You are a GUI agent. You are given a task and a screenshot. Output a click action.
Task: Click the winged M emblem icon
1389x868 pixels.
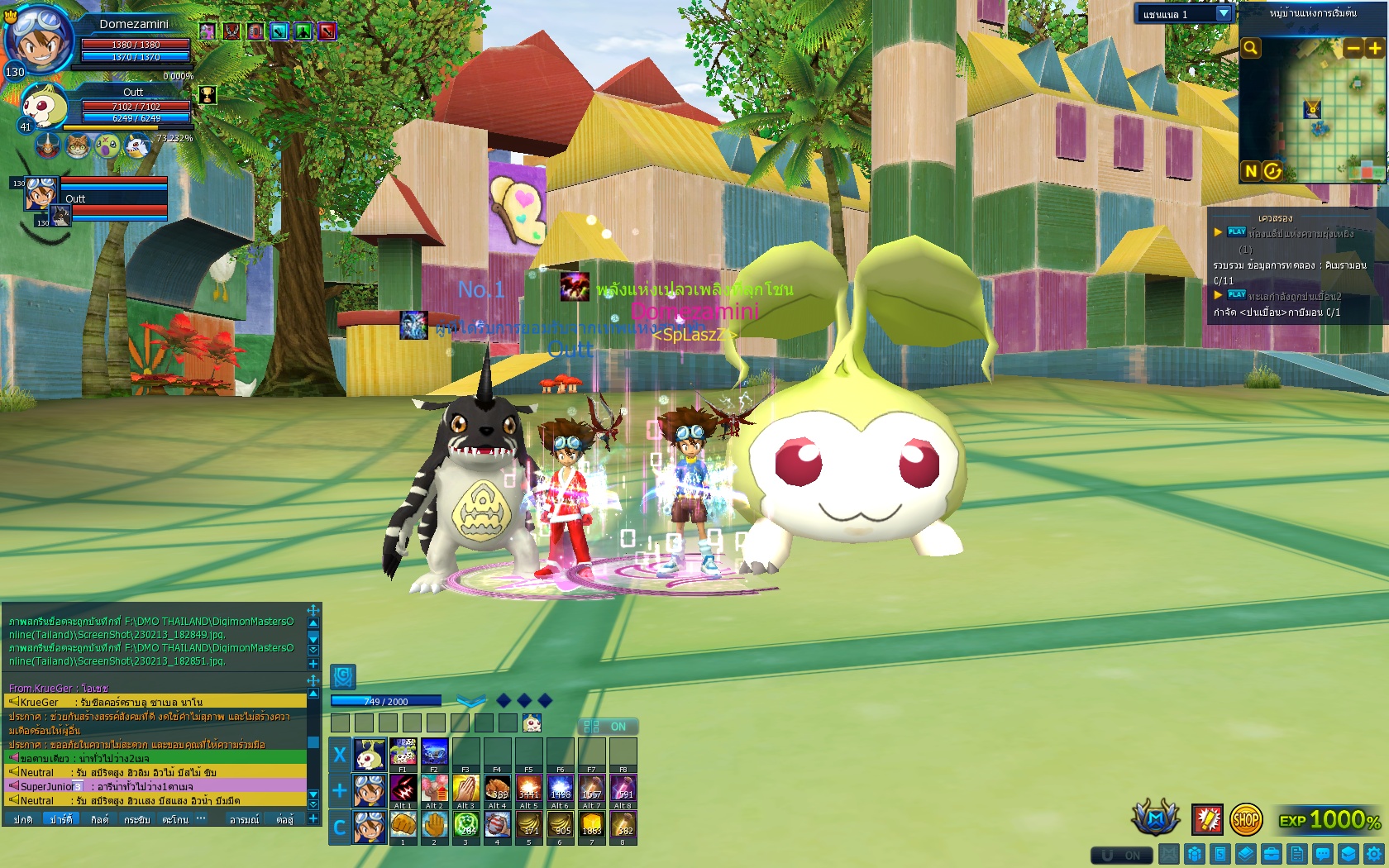click(x=1156, y=818)
